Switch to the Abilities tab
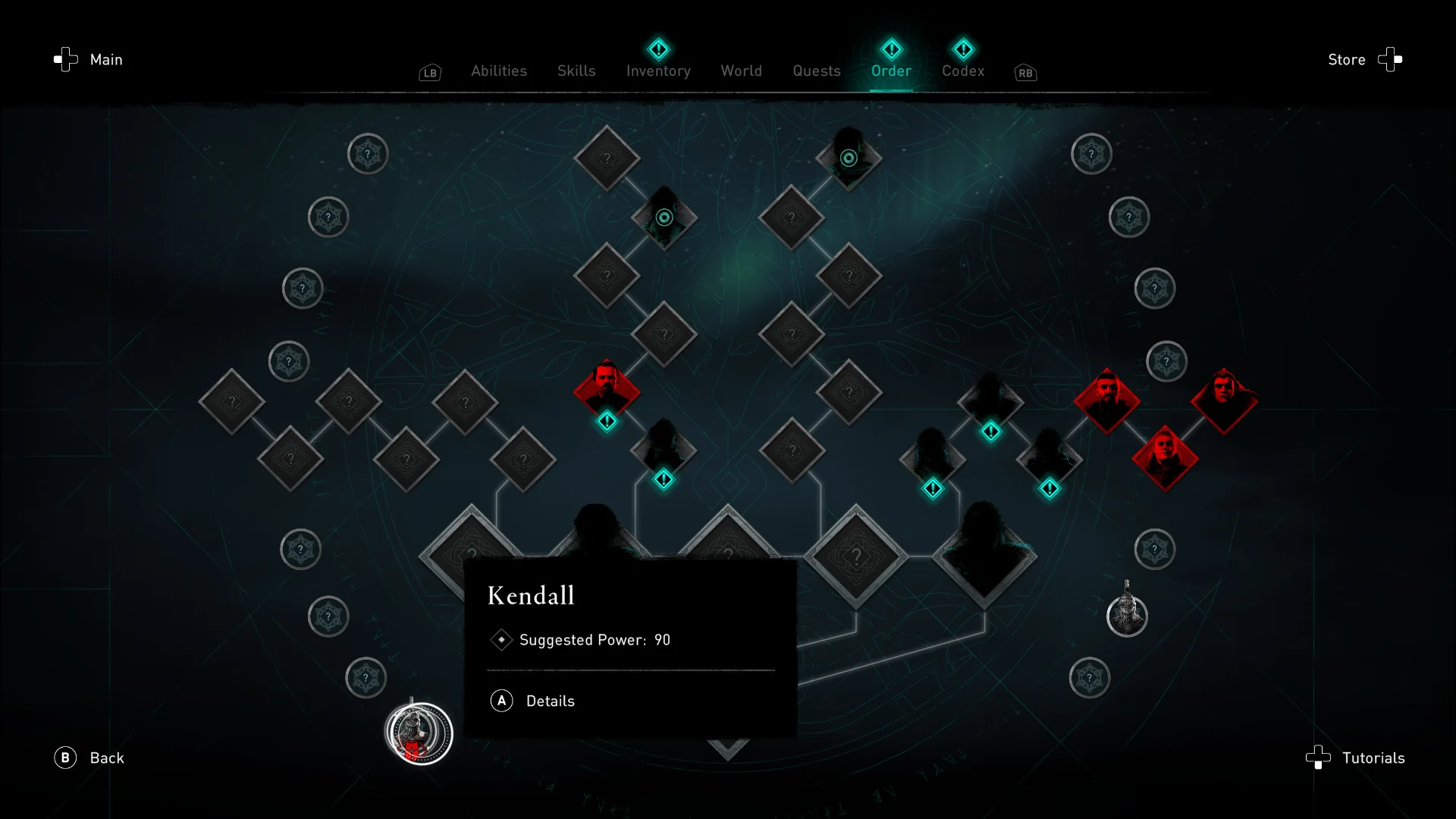Viewport: 1456px width, 819px height. click(498, 71)
